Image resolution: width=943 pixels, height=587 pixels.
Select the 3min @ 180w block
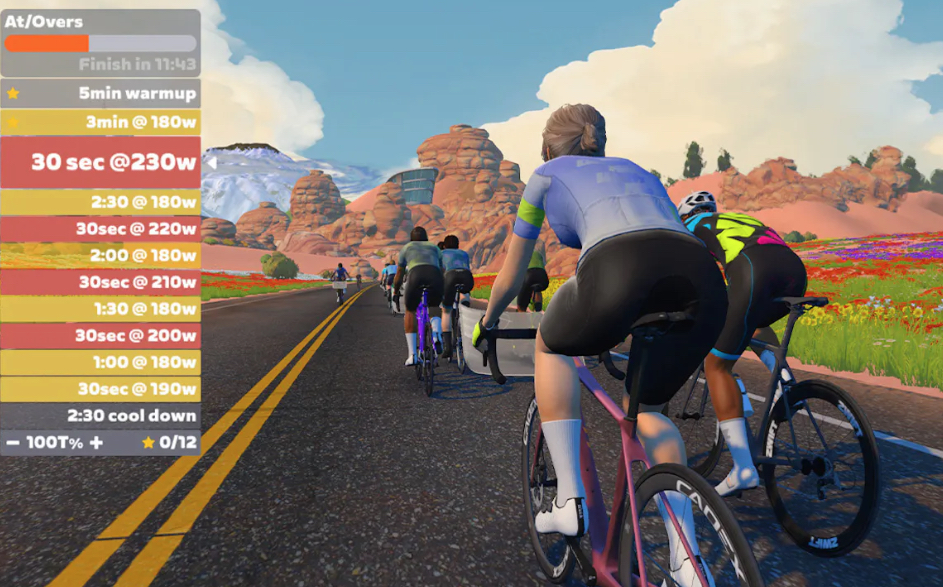tap(100, 122)
